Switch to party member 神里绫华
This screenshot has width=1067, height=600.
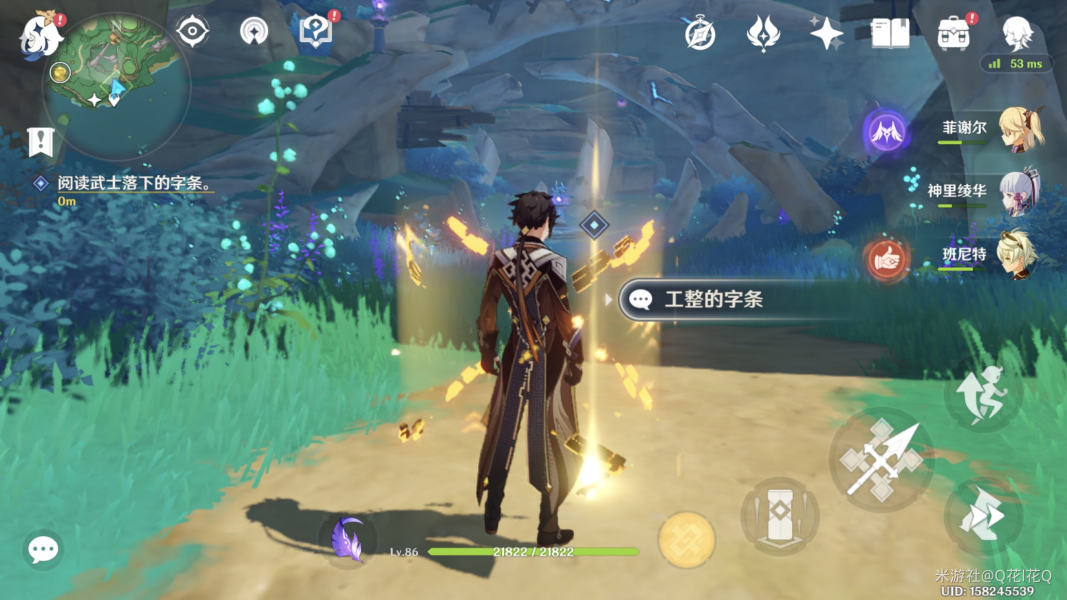[x=1020, y=191]
